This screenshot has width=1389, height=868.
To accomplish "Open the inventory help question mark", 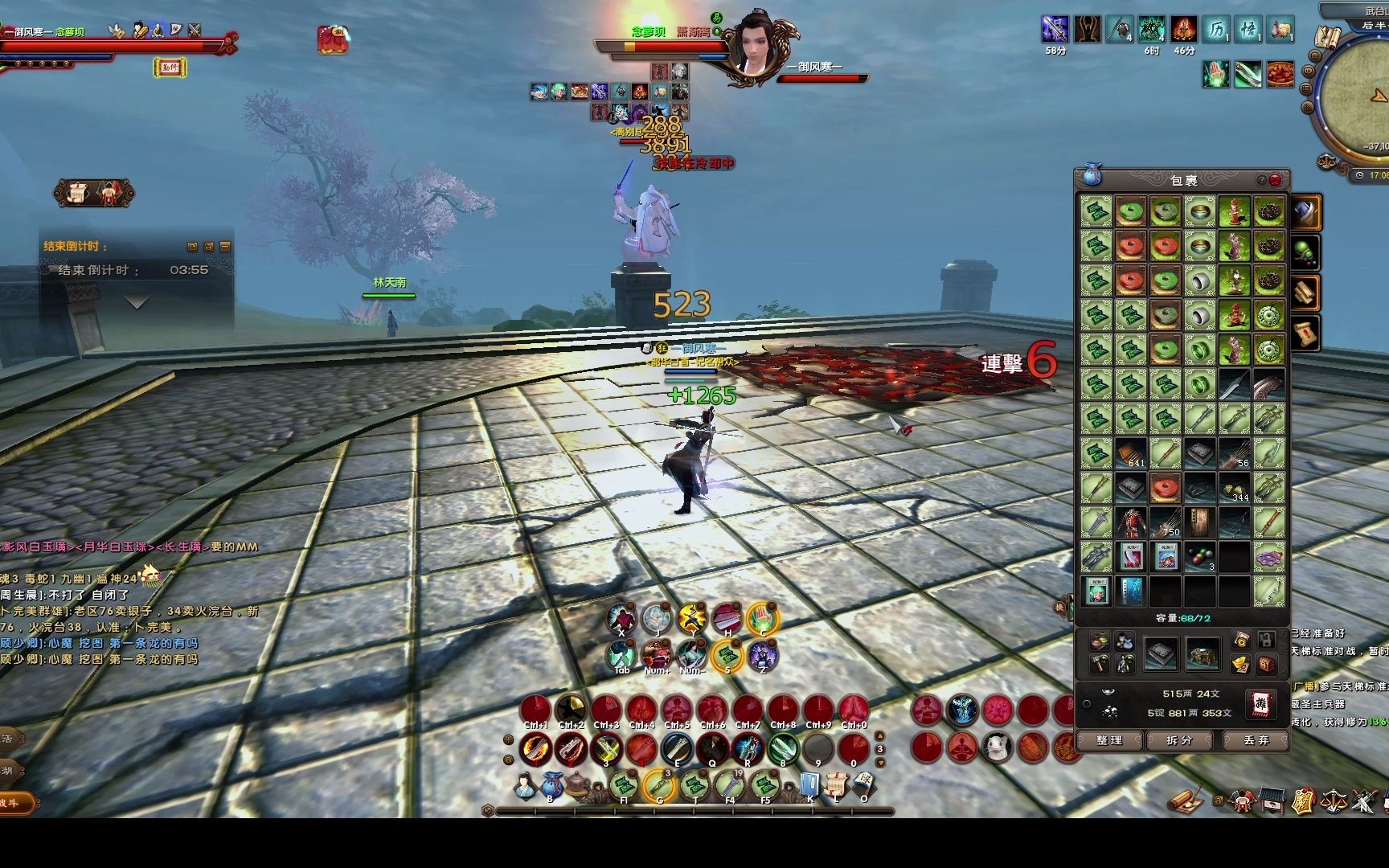I will tap(1261, 180).
